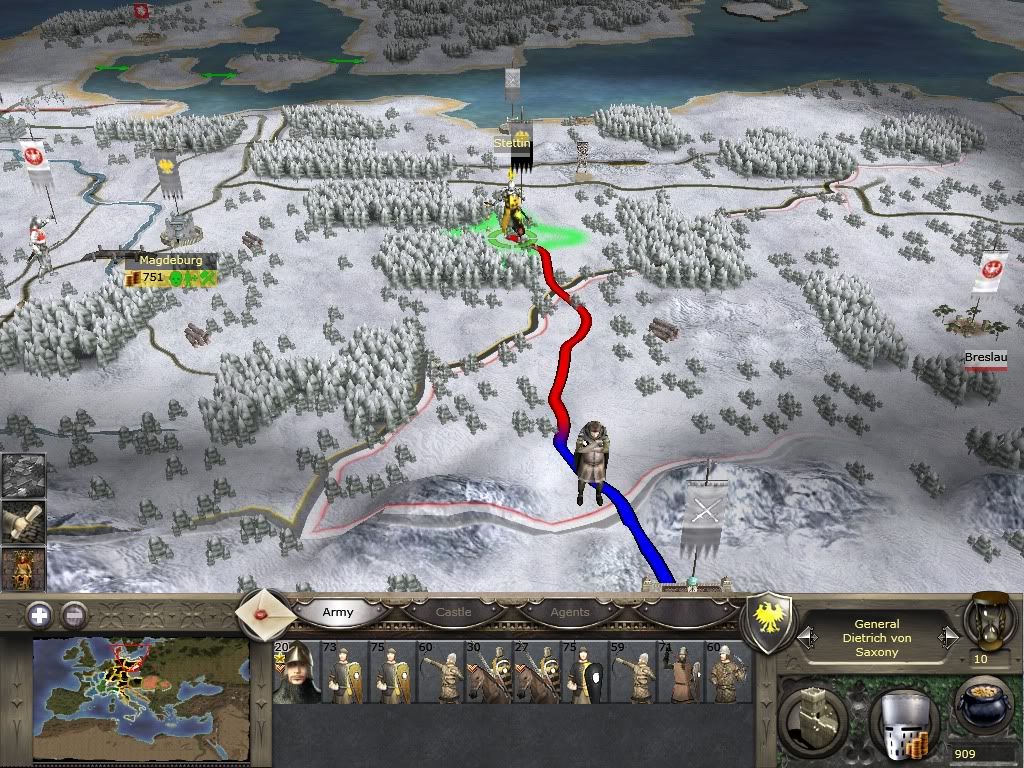Image resolution: width=1024 pixels, height=768 pixels.
Task: Open the stone-pile panel icon on left
Action: (x=22, y=475)
